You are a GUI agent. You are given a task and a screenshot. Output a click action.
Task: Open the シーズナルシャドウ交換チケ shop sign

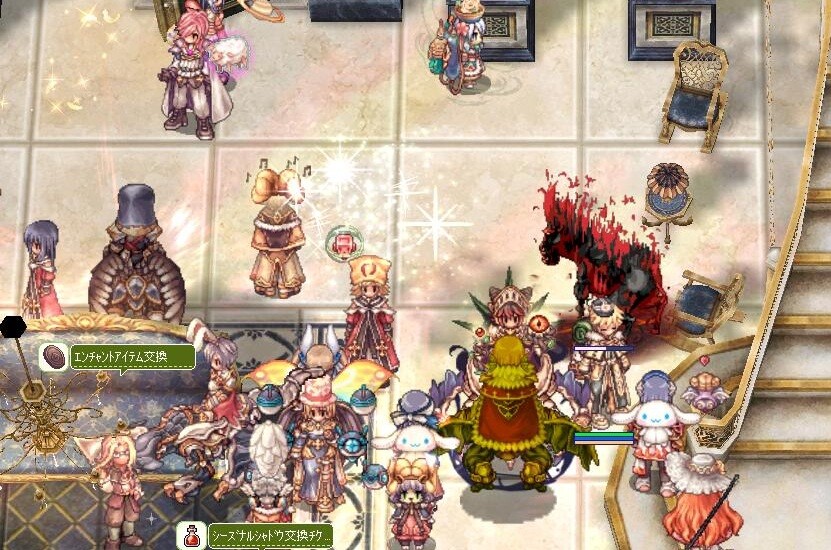(269, 534)
